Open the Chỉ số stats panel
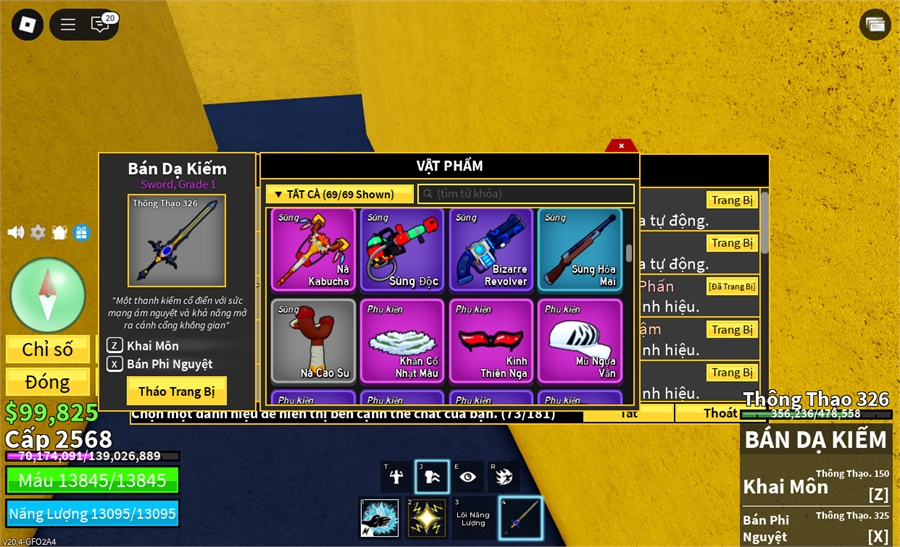 (48, 349)
